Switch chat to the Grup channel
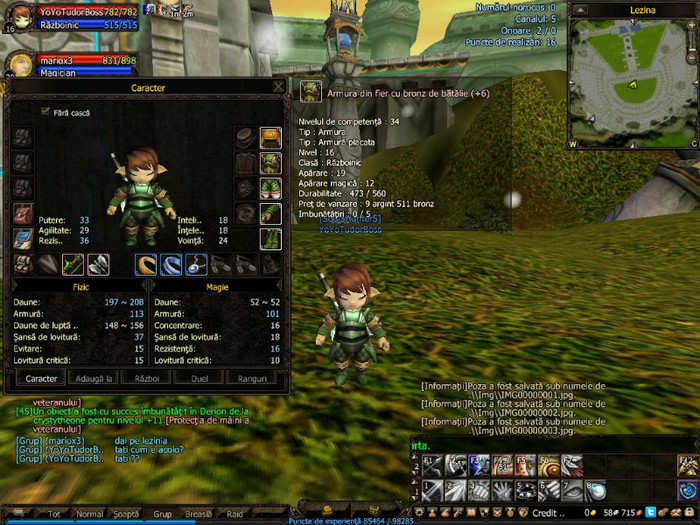 [162, 513]
